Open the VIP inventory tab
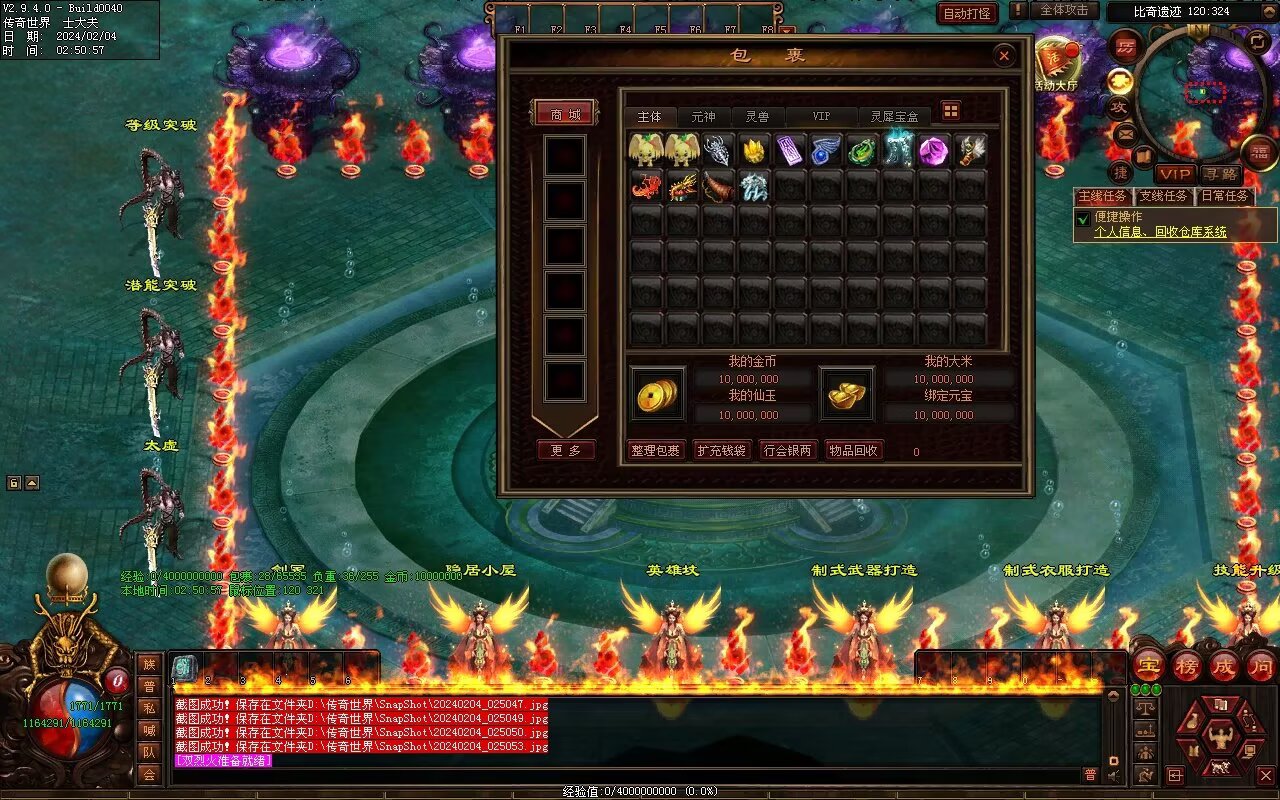This screenshot has width=1280, height=800. coord(821,117)
